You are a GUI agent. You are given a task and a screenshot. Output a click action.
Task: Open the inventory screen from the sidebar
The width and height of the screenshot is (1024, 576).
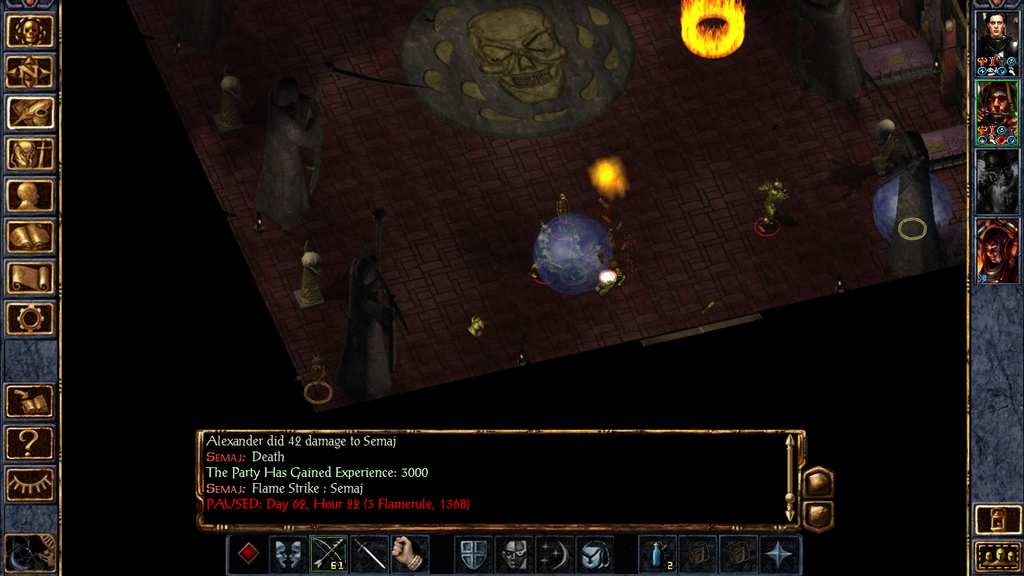30,153
